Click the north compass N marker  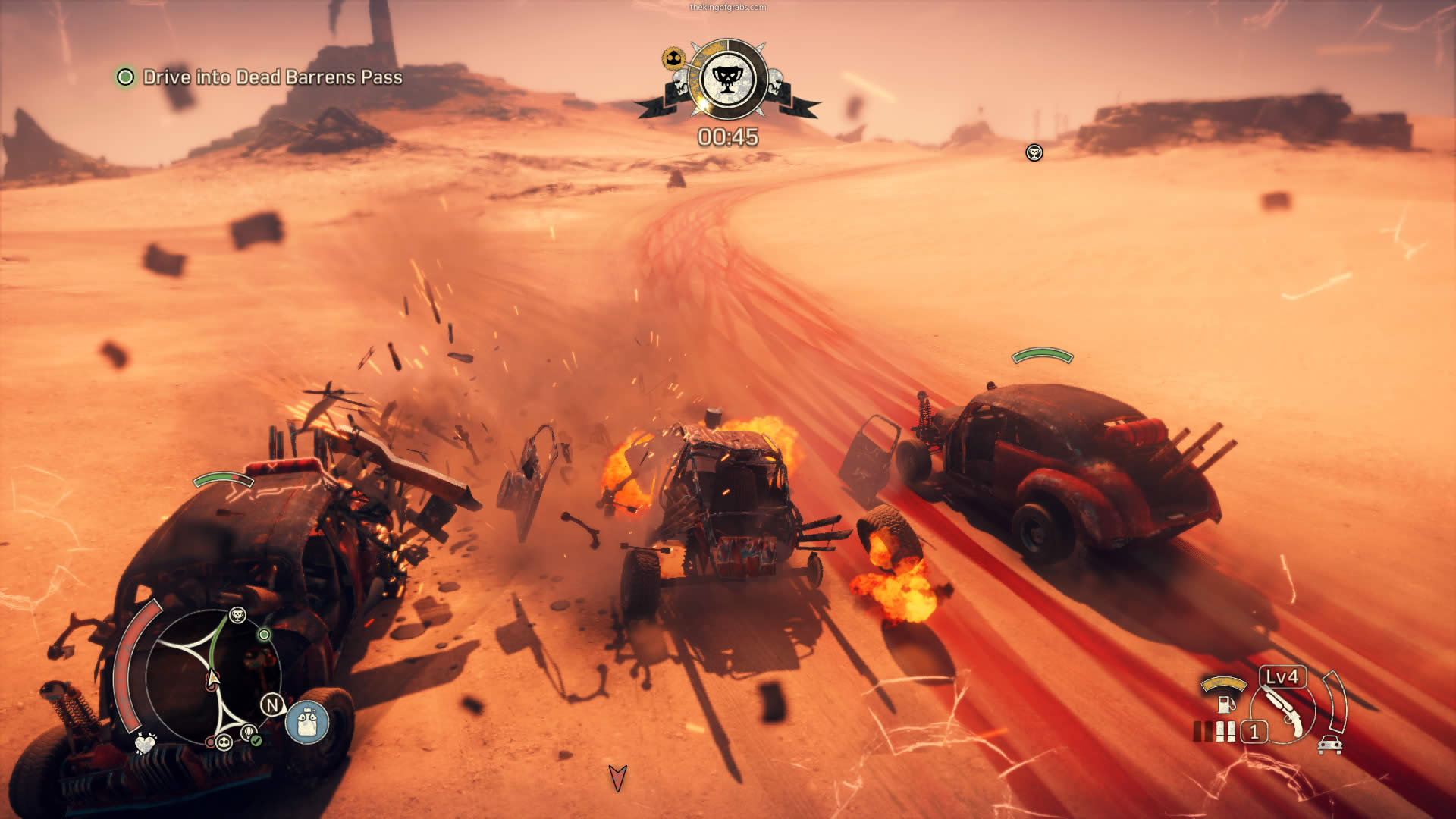tap(271, 705)
